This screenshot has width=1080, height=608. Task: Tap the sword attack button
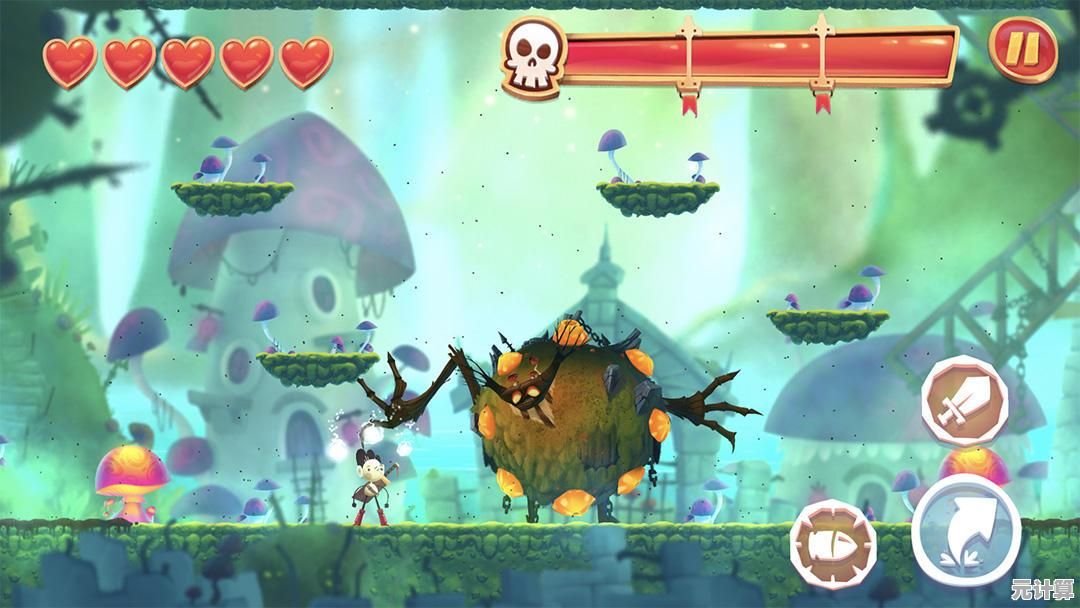964,400
